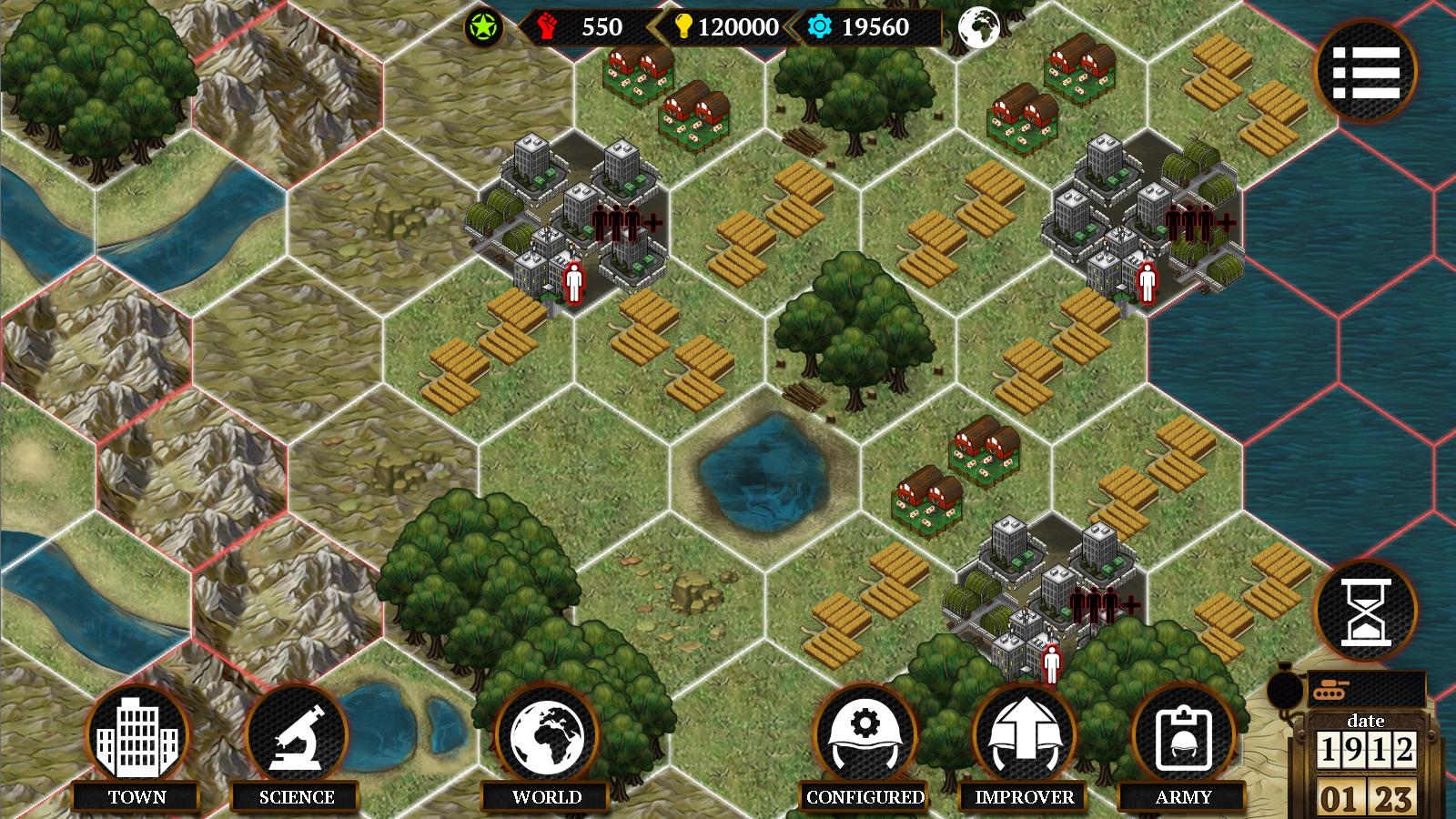The width and height of the screenshot is (1456, 819).
Task: Click the globe icon next to the gears counter
Action: coord(981,26)
